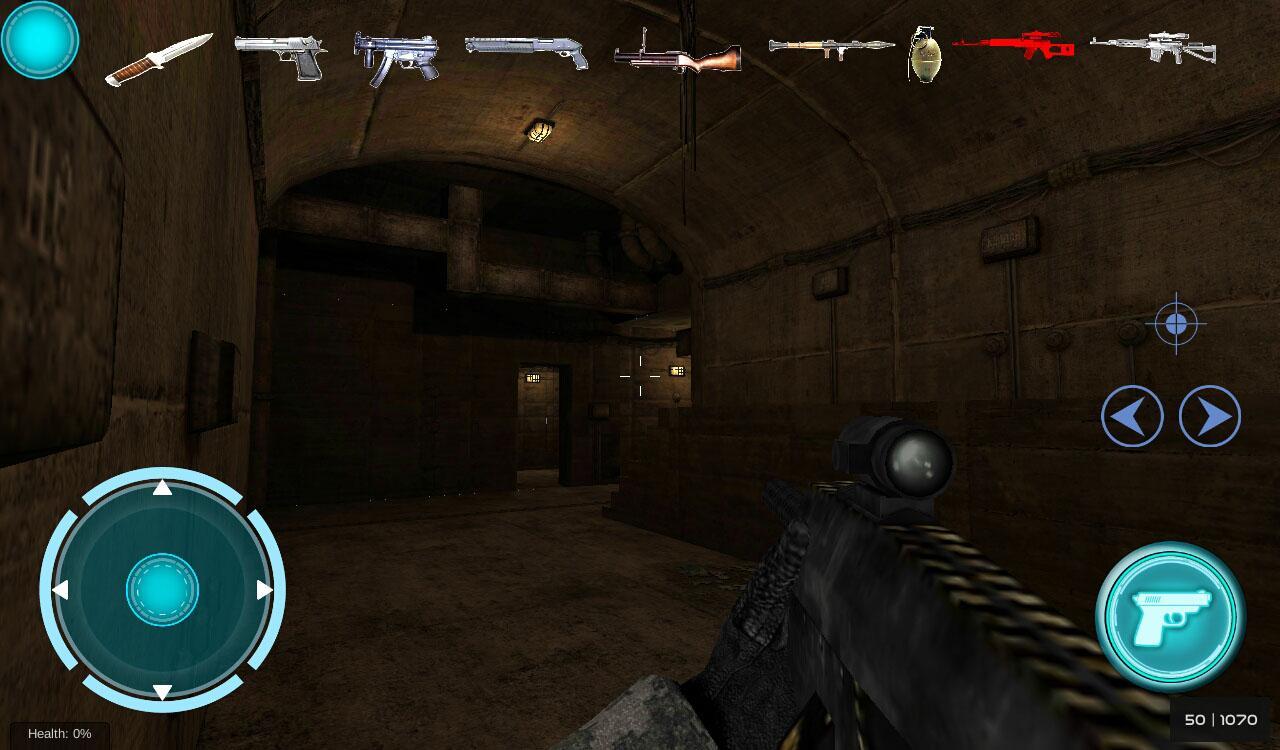
Task: Equip the RPG rocket launcher
Action: coord(830,48)
